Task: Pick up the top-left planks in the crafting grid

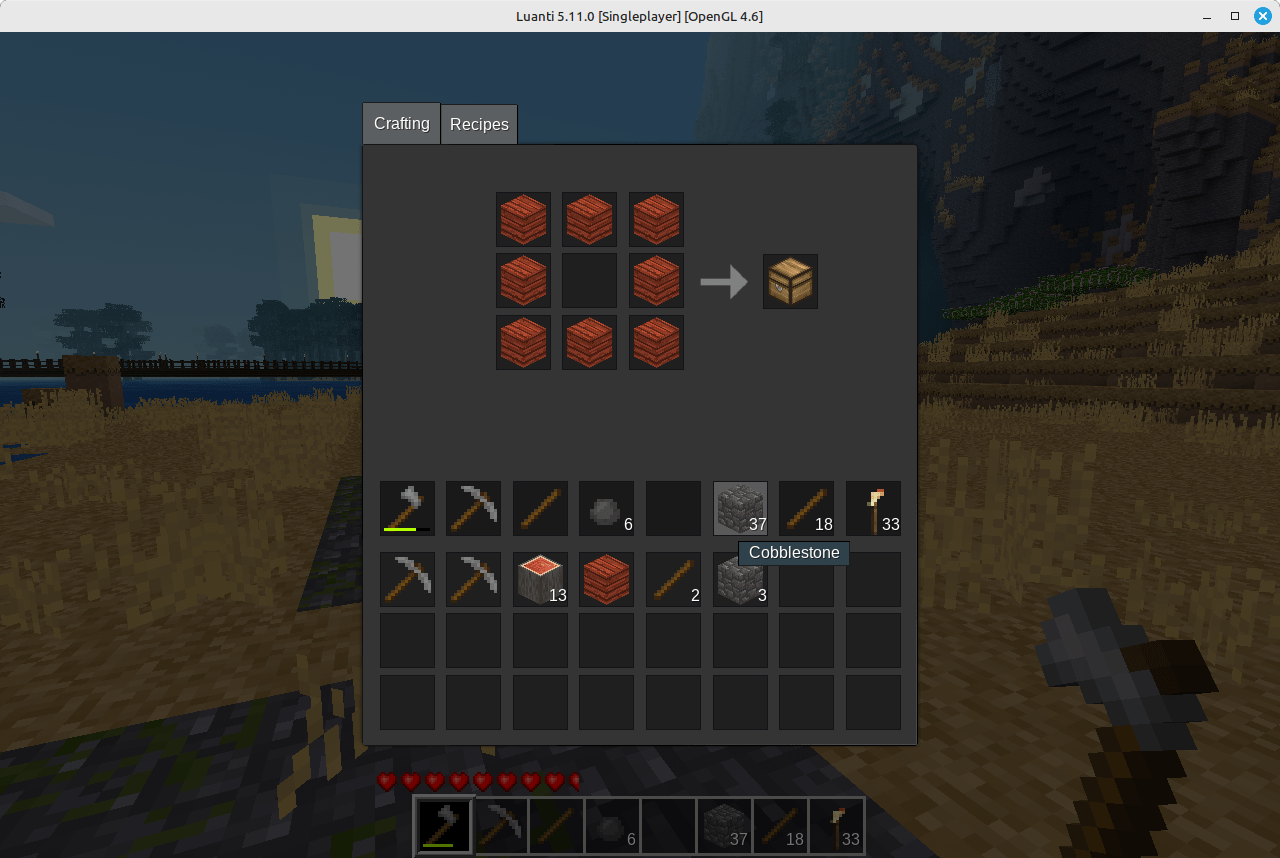Action: tap(523, 219)
